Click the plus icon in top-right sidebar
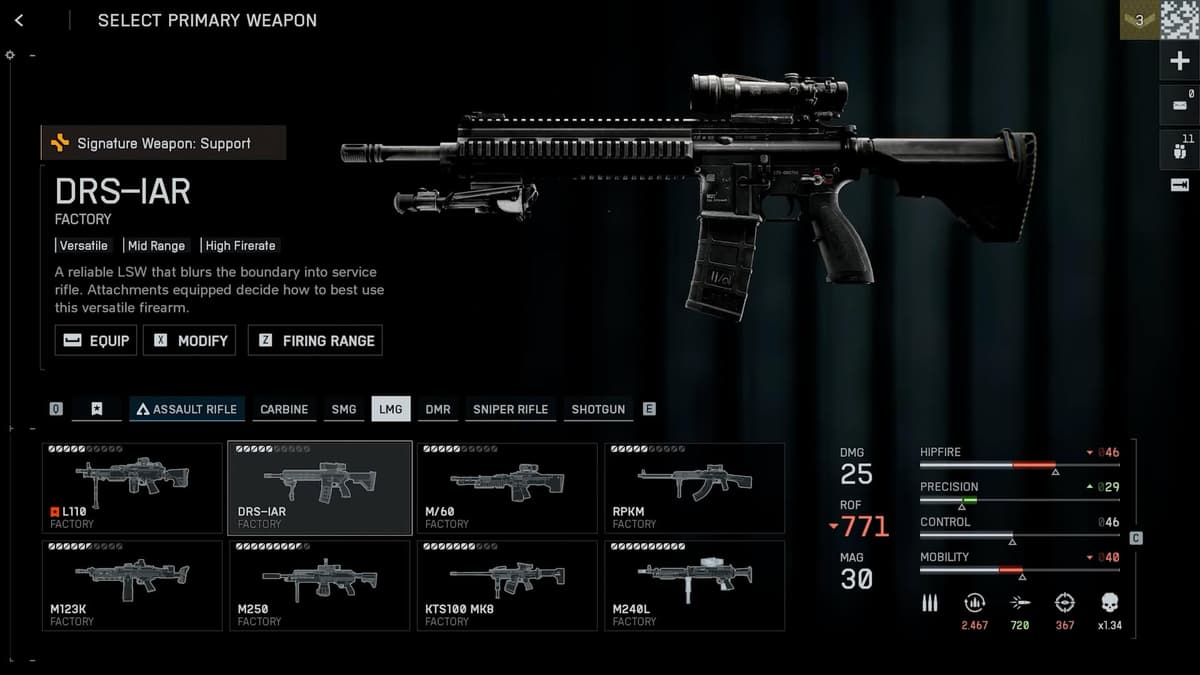Image resolution: width=1200 pixels, height=675 pixels. [1179, 61]
